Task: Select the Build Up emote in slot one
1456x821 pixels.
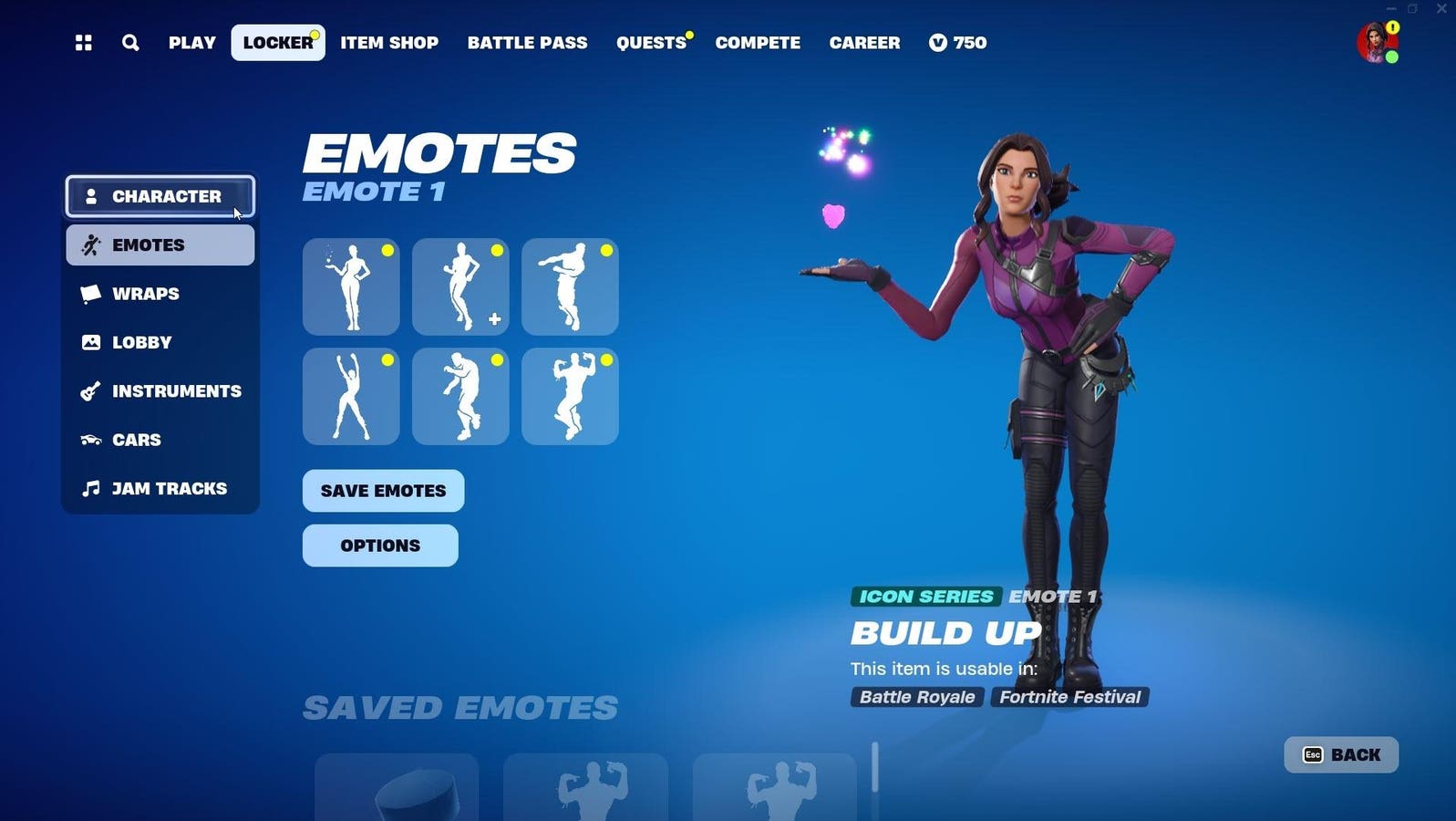Action: click(351, 286)
